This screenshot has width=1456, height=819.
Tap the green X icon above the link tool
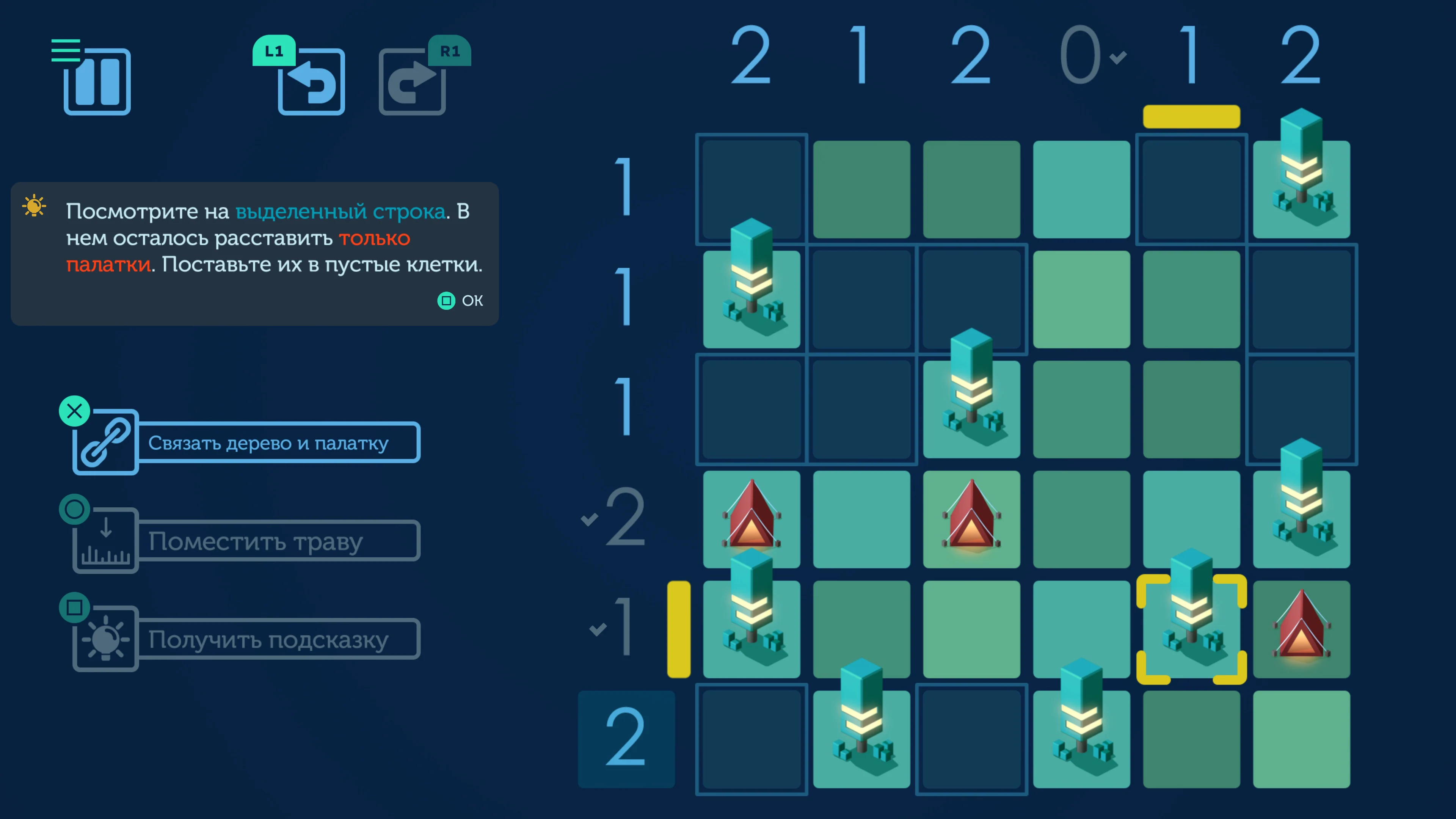tap(74, 411)
